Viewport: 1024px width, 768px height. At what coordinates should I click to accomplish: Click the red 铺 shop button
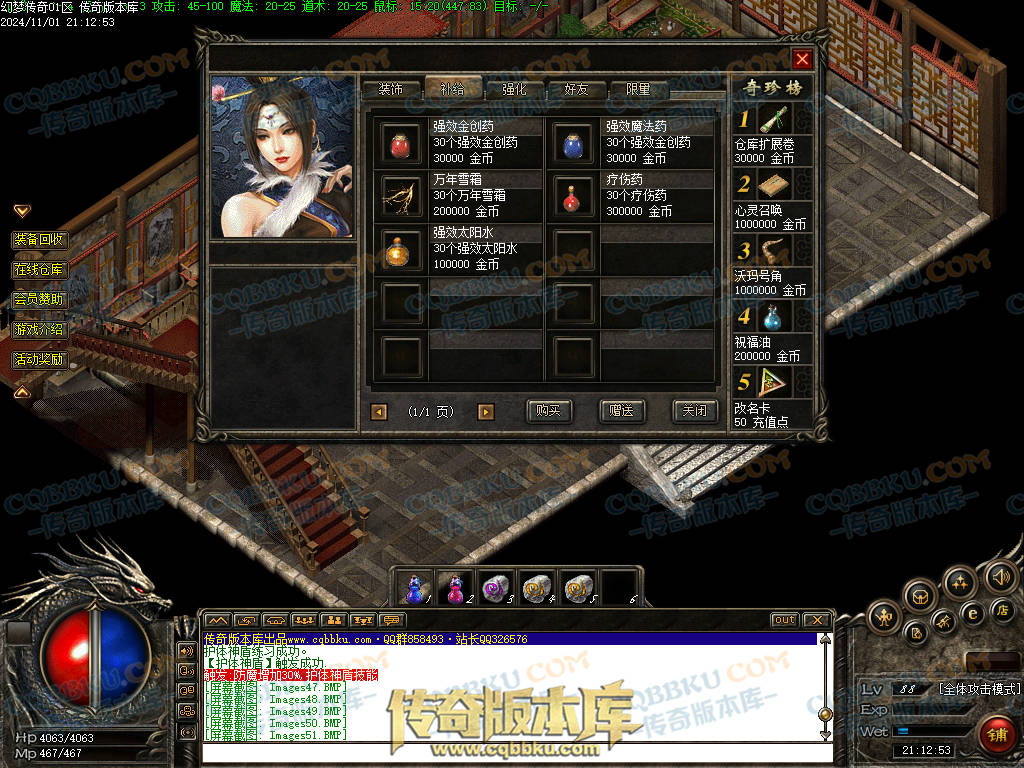pyautogui.click(x=995, y=735)
